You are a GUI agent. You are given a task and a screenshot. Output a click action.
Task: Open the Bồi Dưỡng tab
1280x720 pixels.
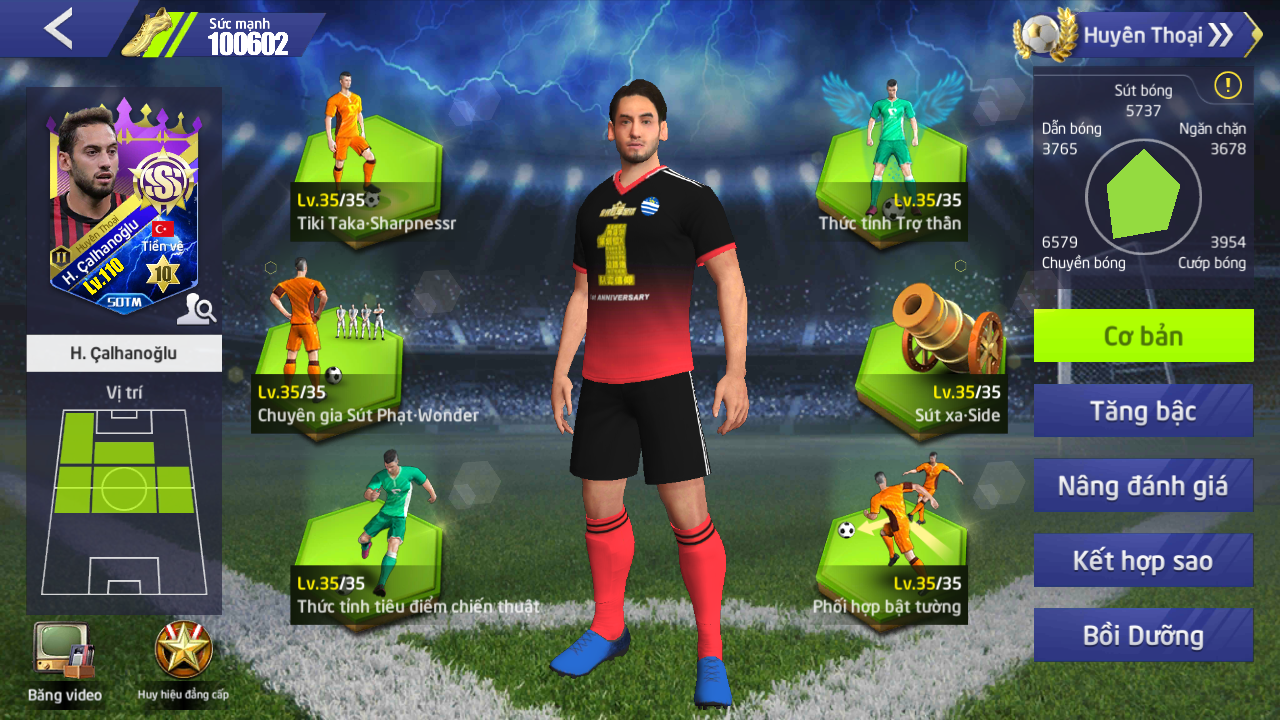[1143, 635]
